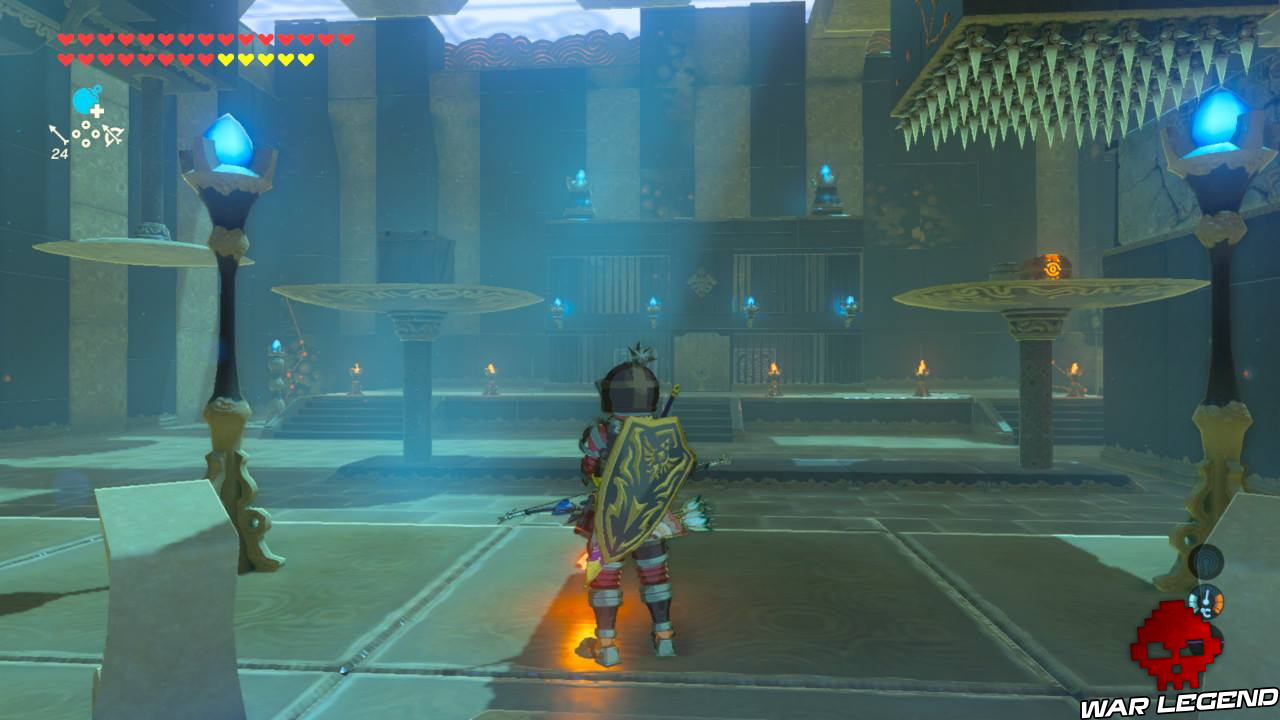Toggle the first red heart in the row
Viewport: 1280px width, 720px height.
coord(66,39)
